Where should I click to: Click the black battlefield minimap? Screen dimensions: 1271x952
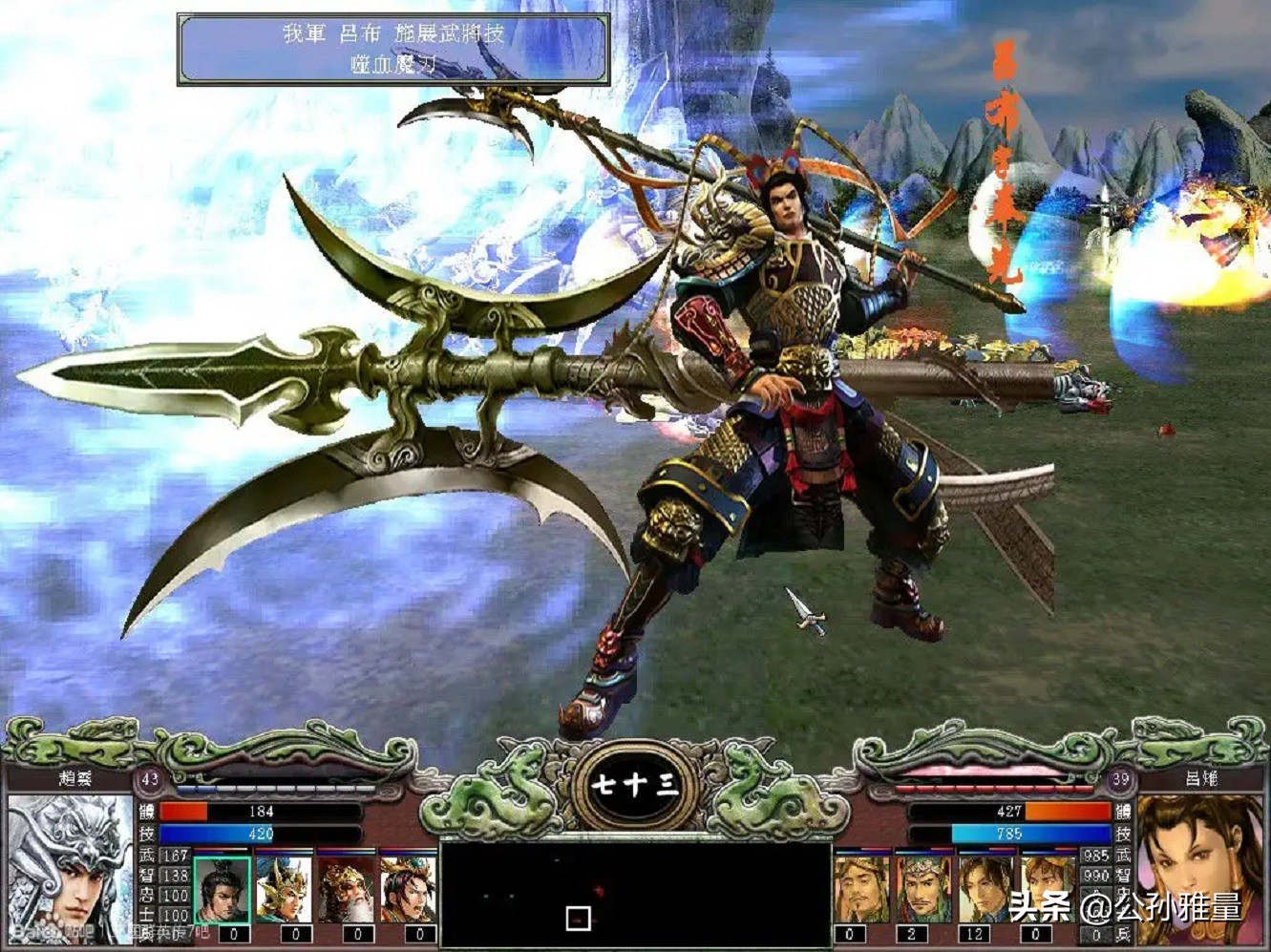pos(635,894)
